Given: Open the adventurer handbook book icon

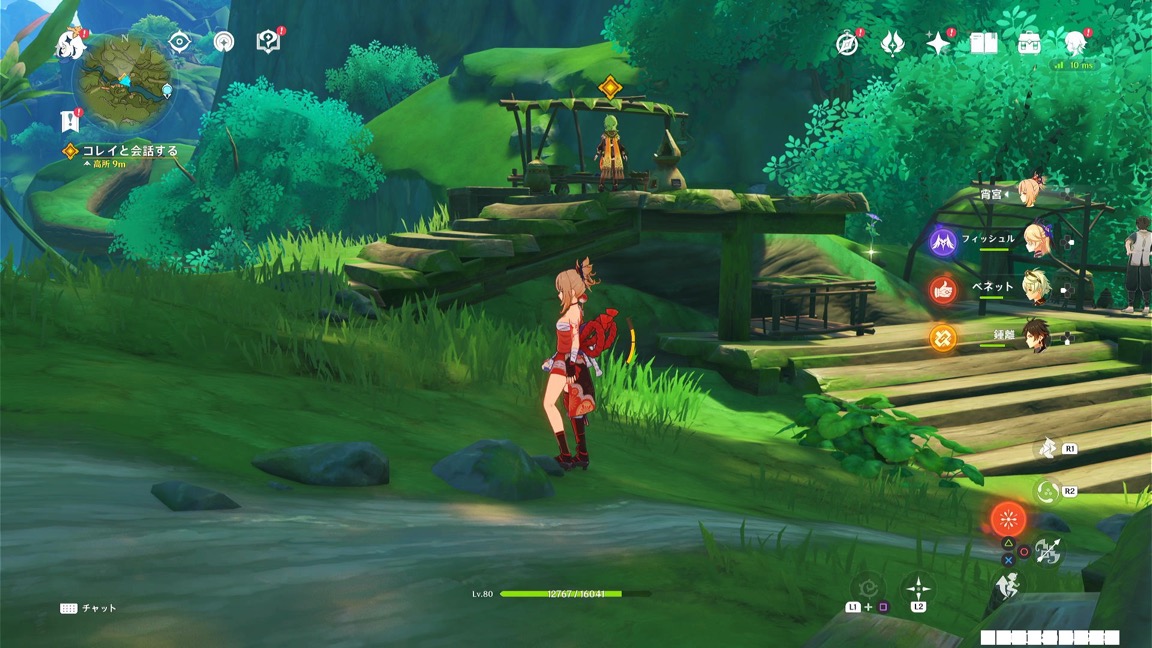Looking at the screenshot, I should (984, 43).
